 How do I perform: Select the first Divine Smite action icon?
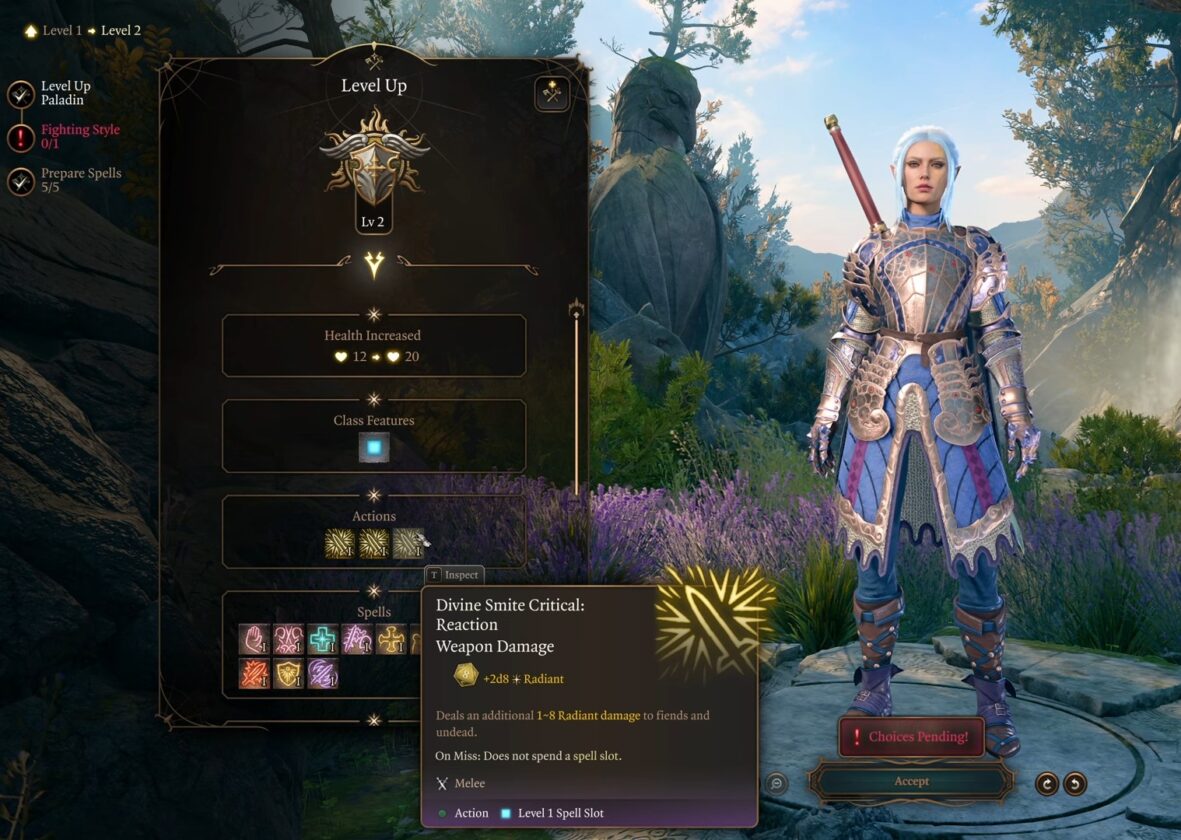point(340,543)
